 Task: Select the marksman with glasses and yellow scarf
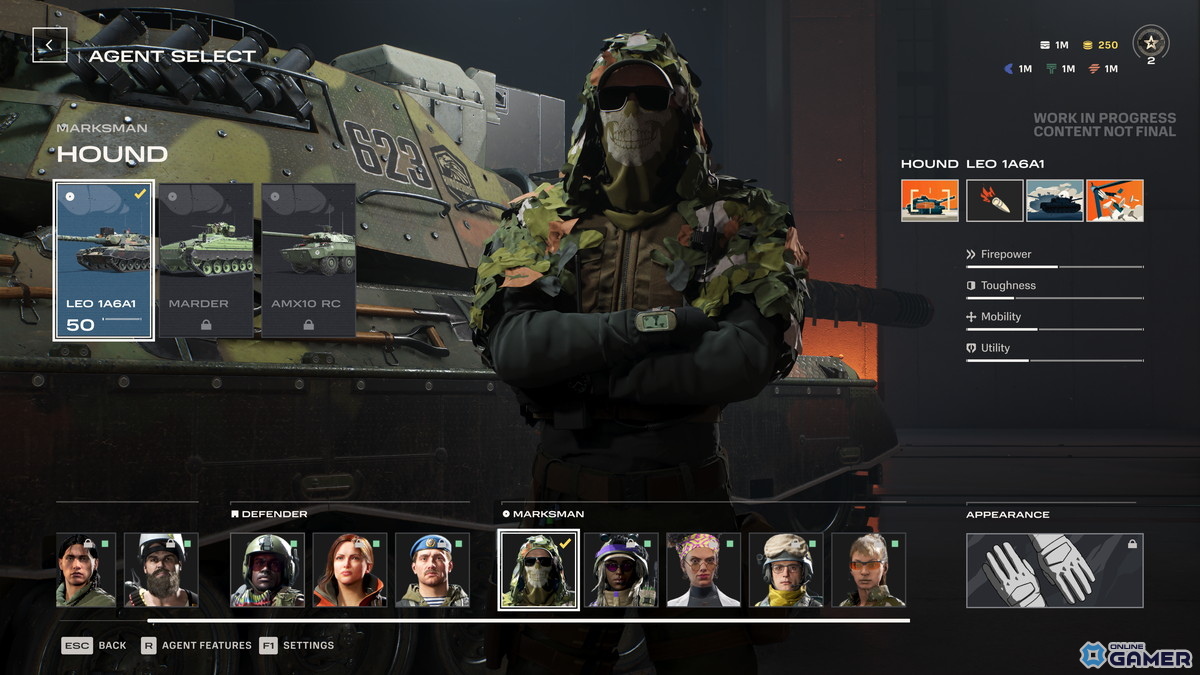(x=786, y=570)
